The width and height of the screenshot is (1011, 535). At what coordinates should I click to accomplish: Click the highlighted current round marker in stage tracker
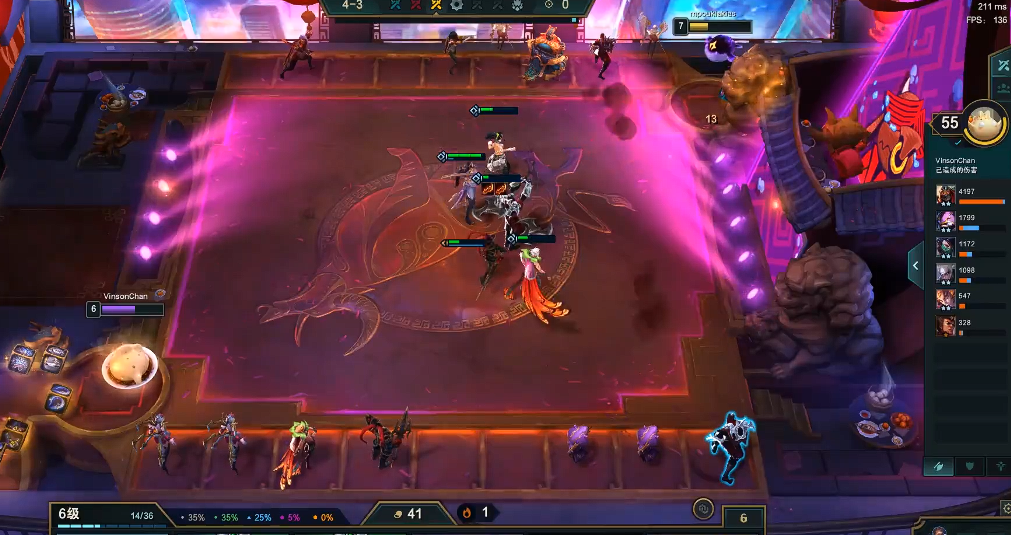tap(435, 5)
